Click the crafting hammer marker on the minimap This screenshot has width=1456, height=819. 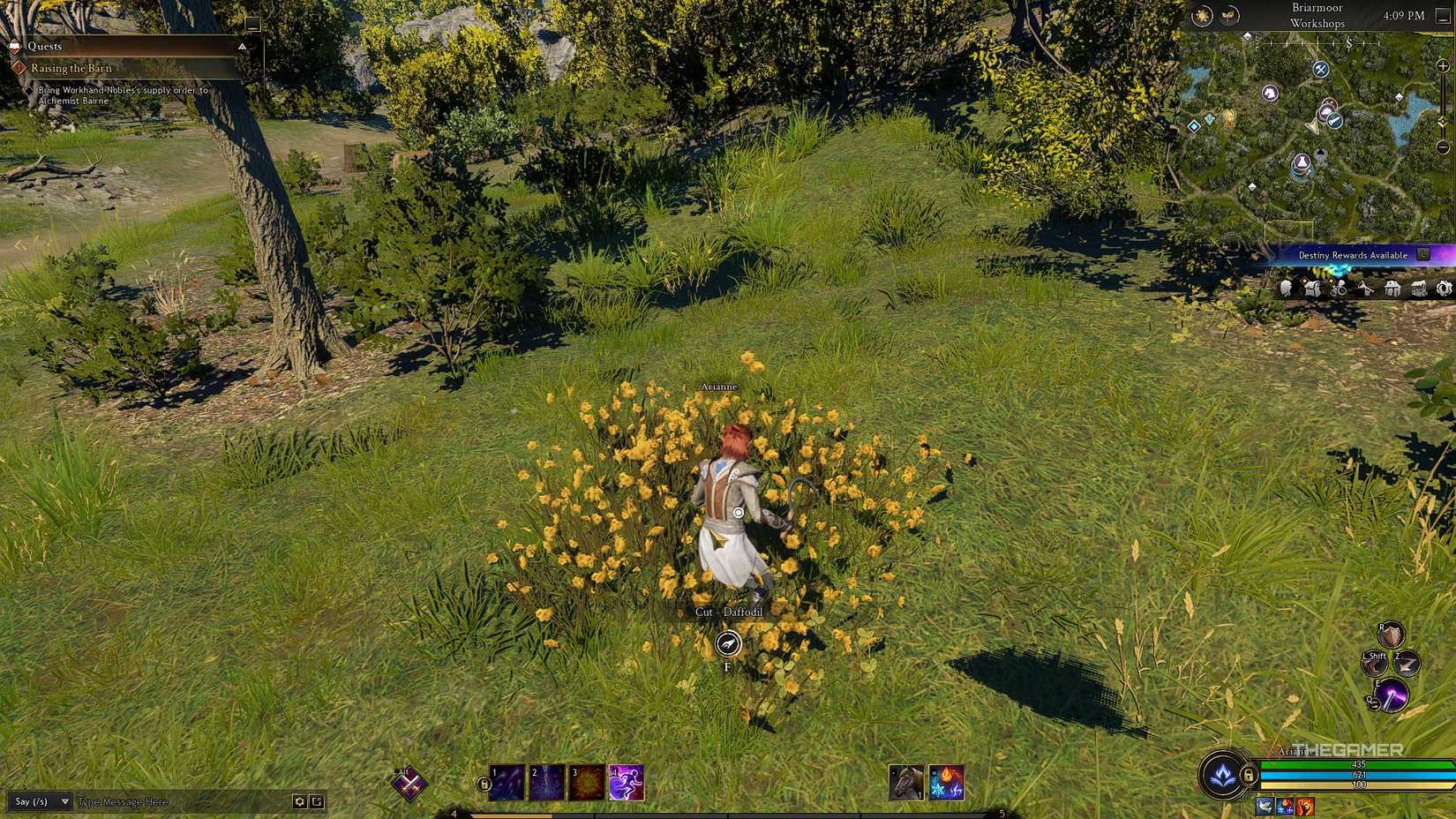(1318, 71)
